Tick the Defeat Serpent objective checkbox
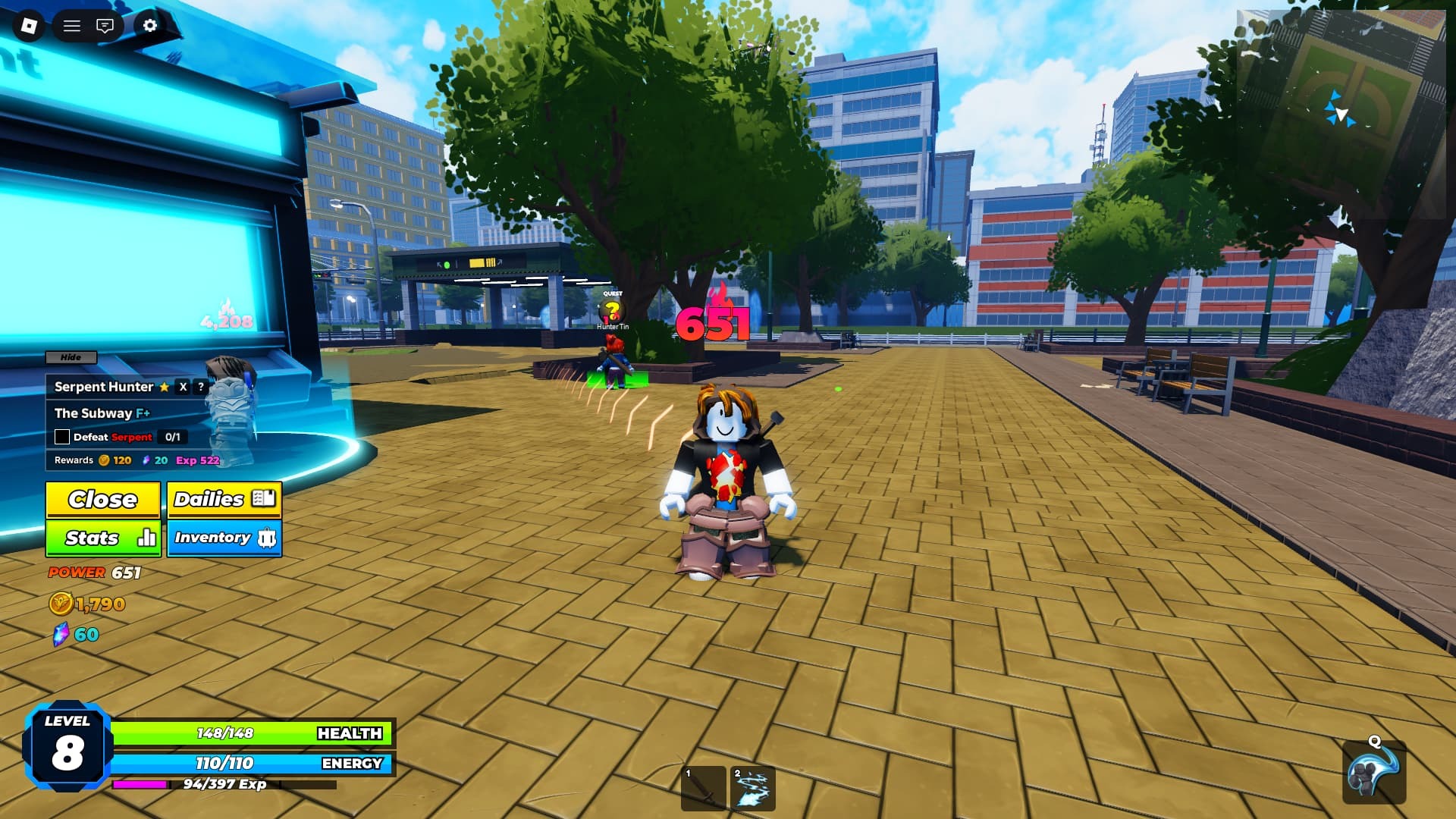The height and width of the screenshot is (819, 1456). (x=62, y=437)
